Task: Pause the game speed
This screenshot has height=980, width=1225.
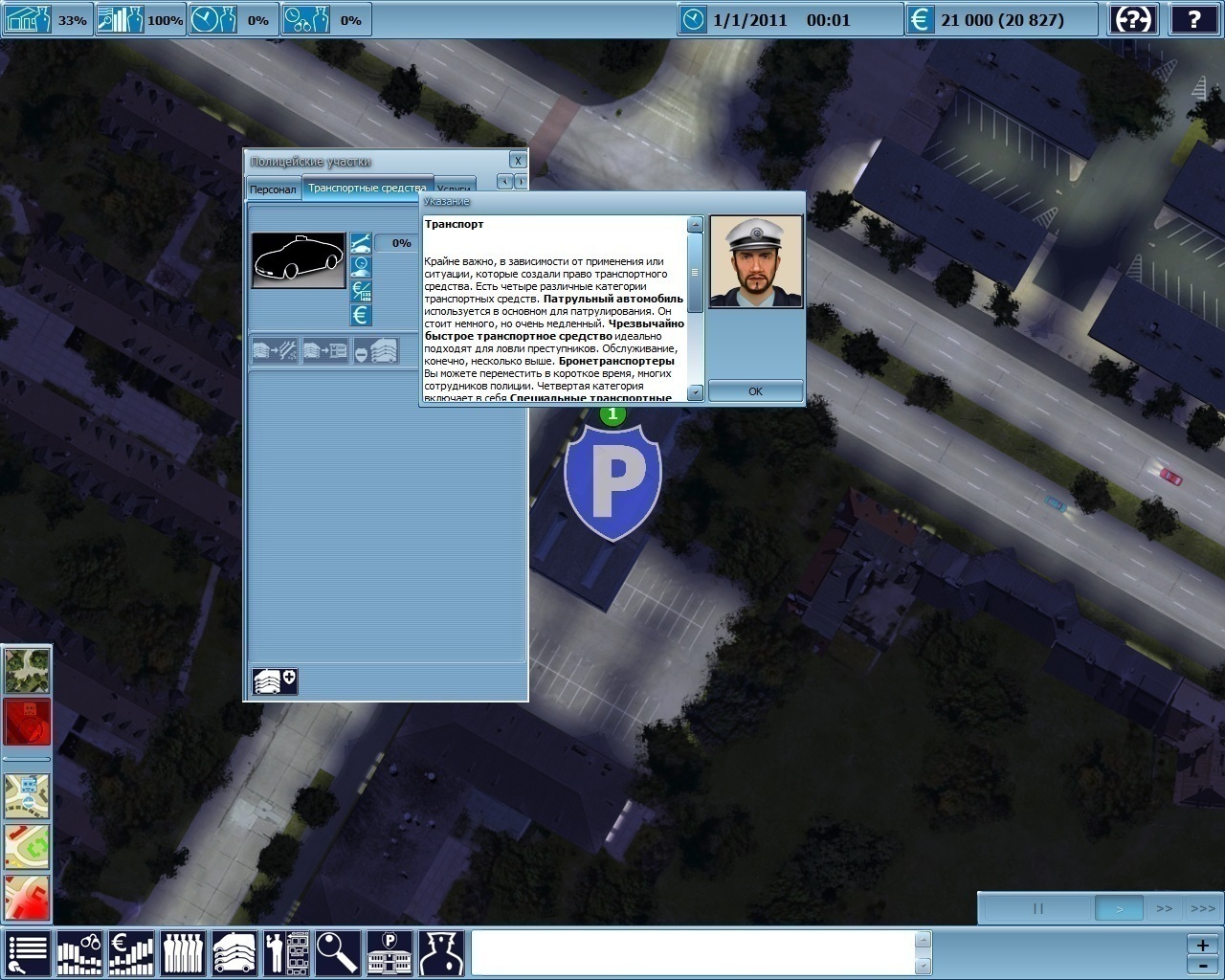Action: click(x=1037, y=908)
